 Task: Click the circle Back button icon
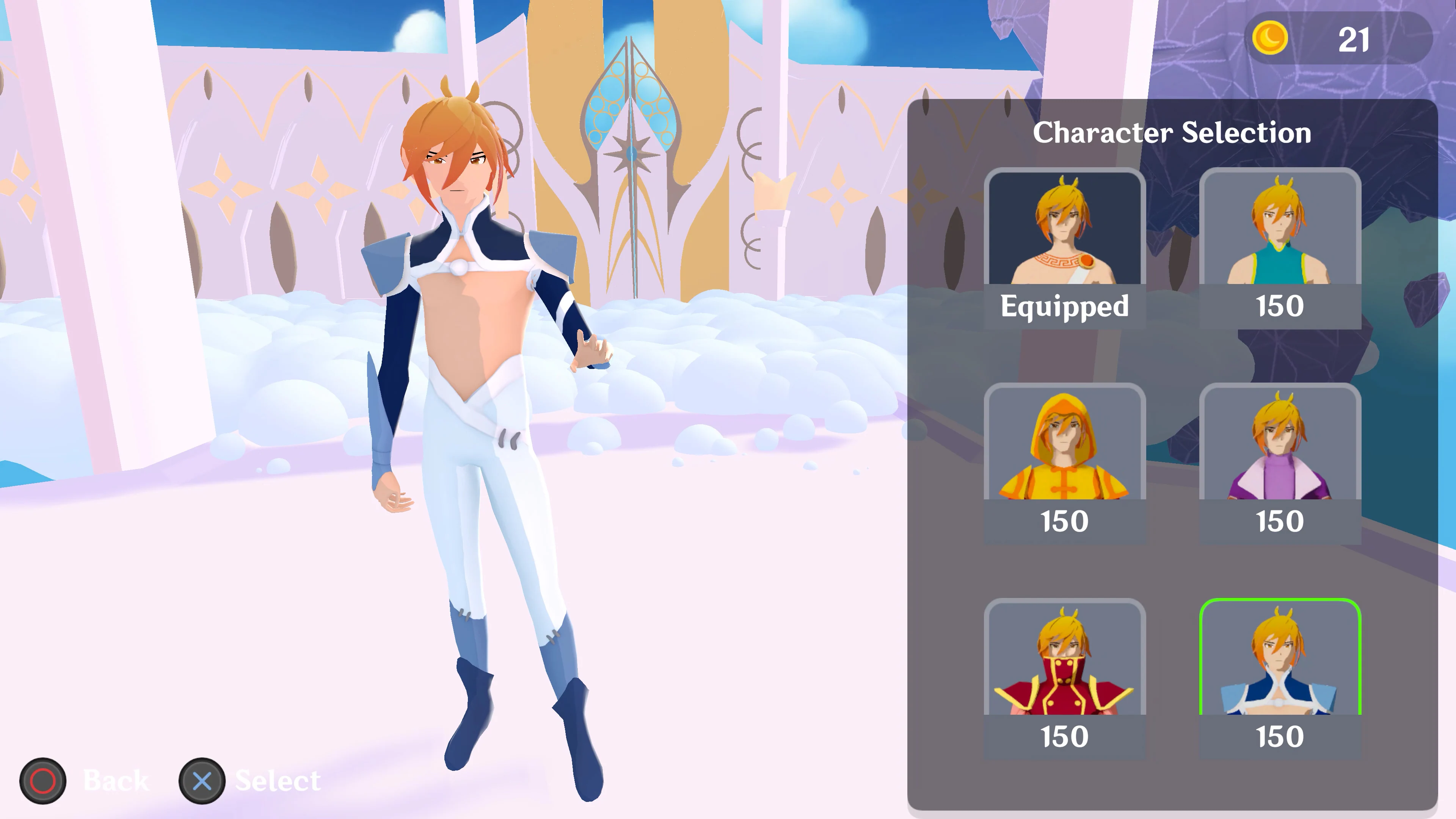coord(44,782)
